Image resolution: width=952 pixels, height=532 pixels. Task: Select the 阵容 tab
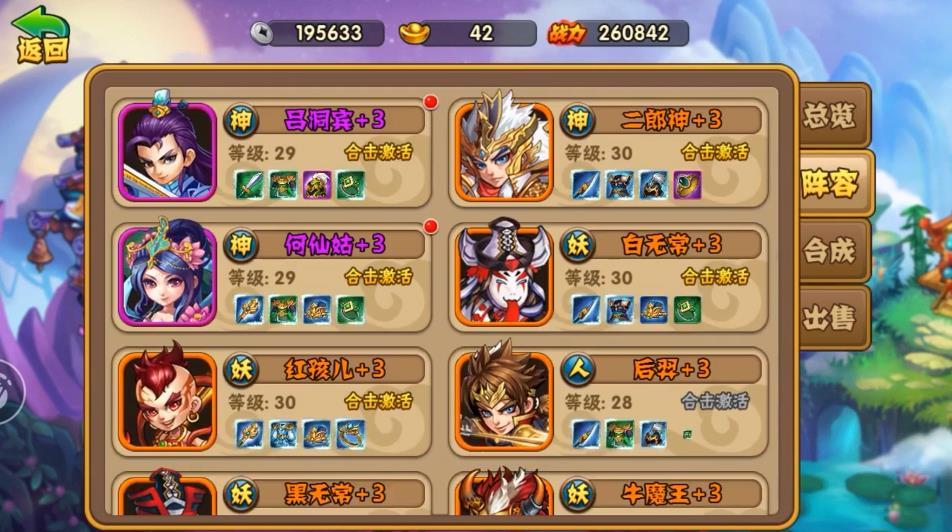pyautogui.click(x=829, y=183)
